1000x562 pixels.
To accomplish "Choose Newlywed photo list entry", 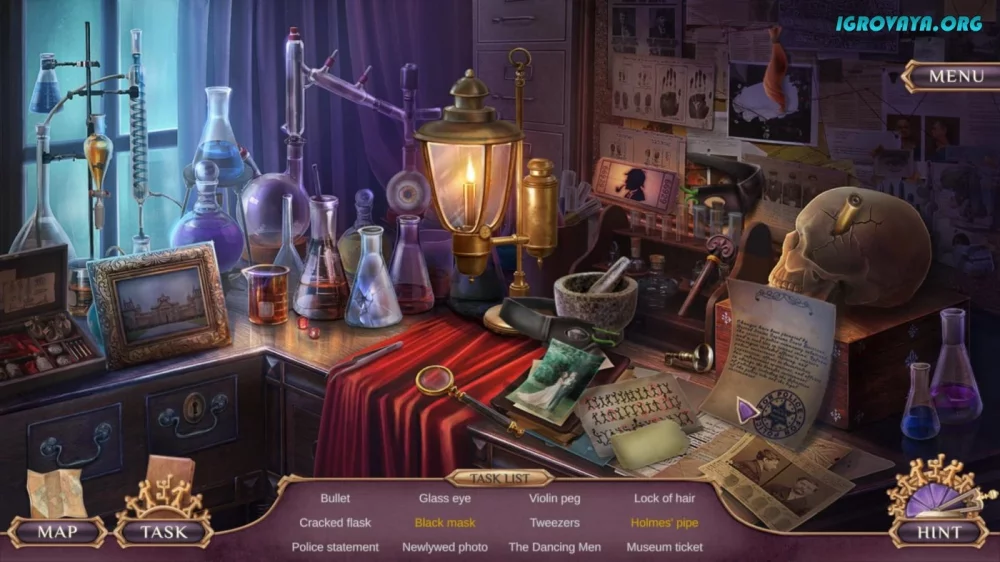I will point(445,548).
